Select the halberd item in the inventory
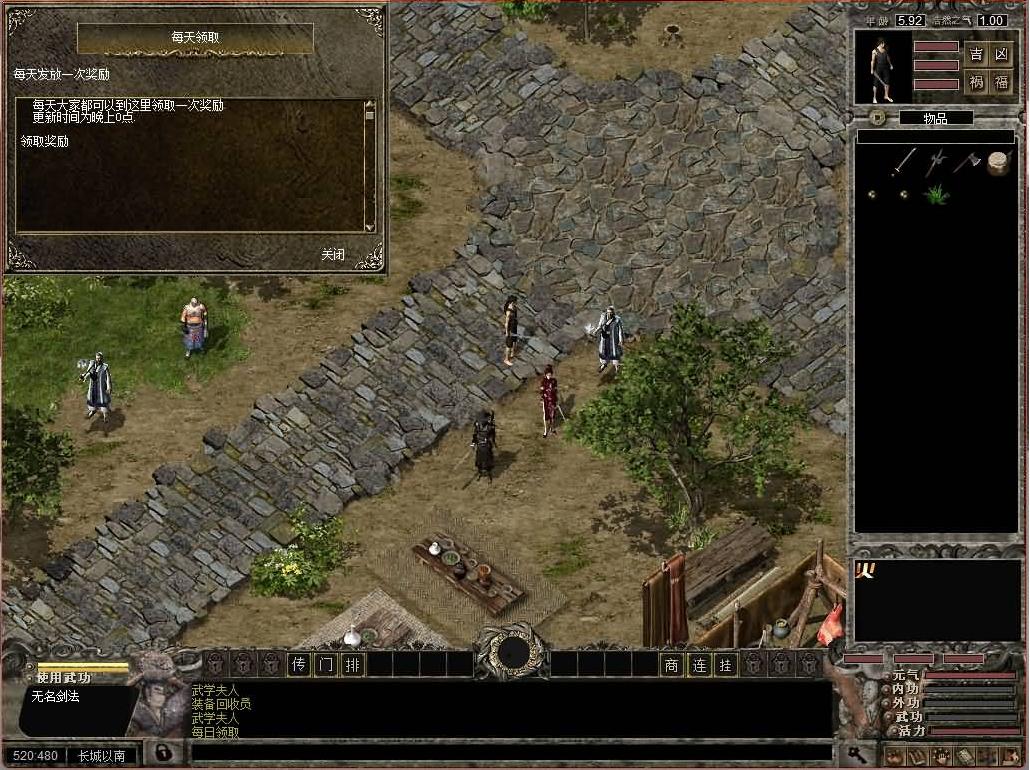Image resolution: width=1030 pixels, height=770 pixels. [935, 162]
